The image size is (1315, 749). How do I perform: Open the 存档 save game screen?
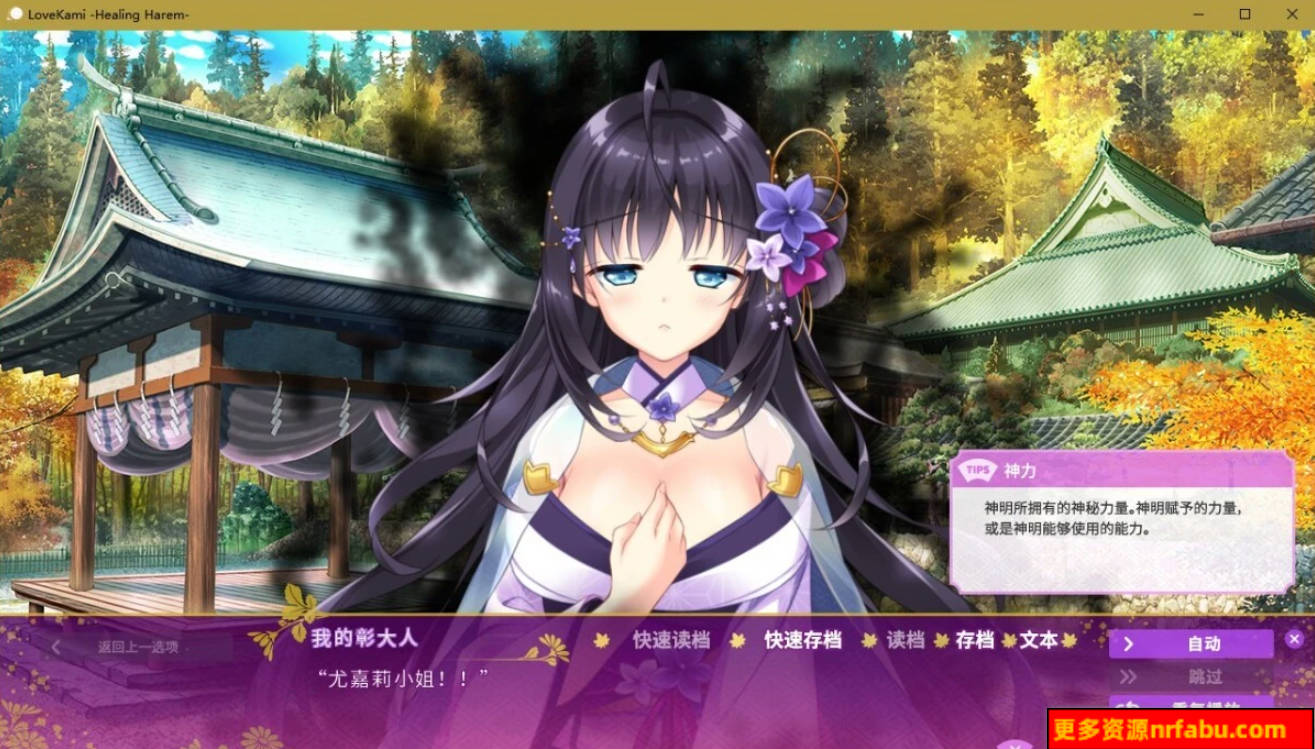pyautogui.click(x=974, y=642)
